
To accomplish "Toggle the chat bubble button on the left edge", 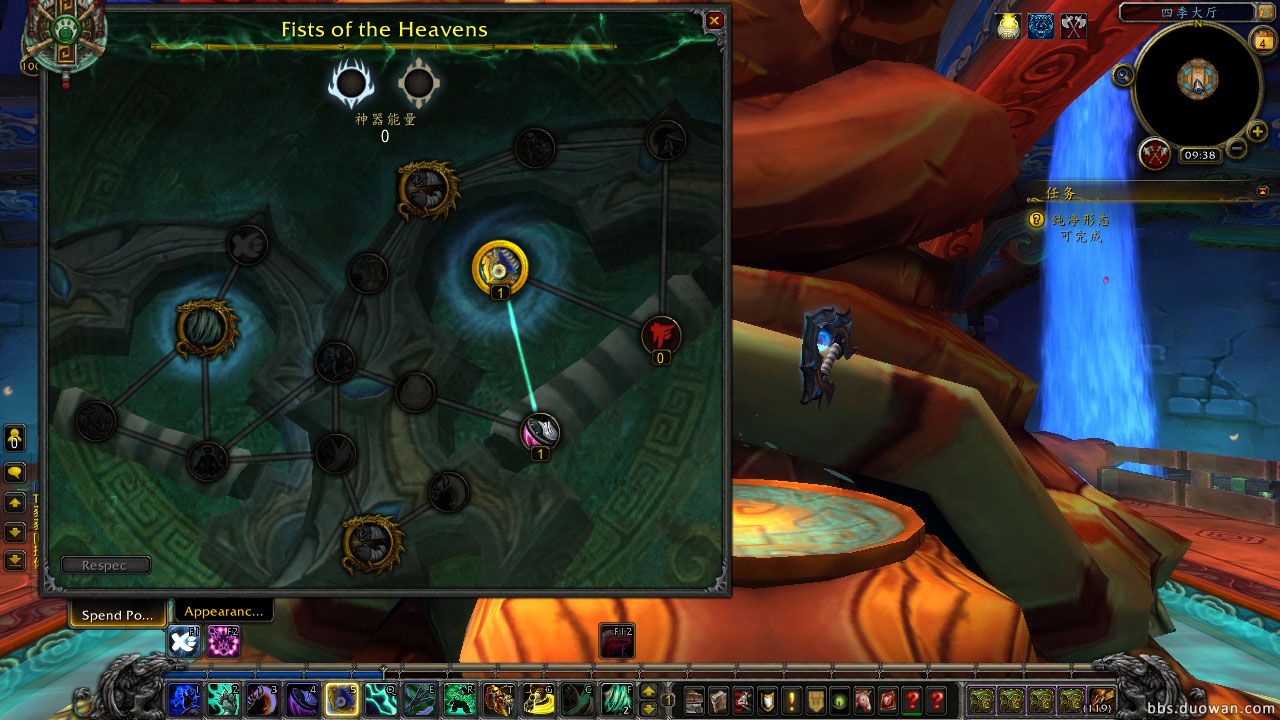I will click(x=15, y=472).
